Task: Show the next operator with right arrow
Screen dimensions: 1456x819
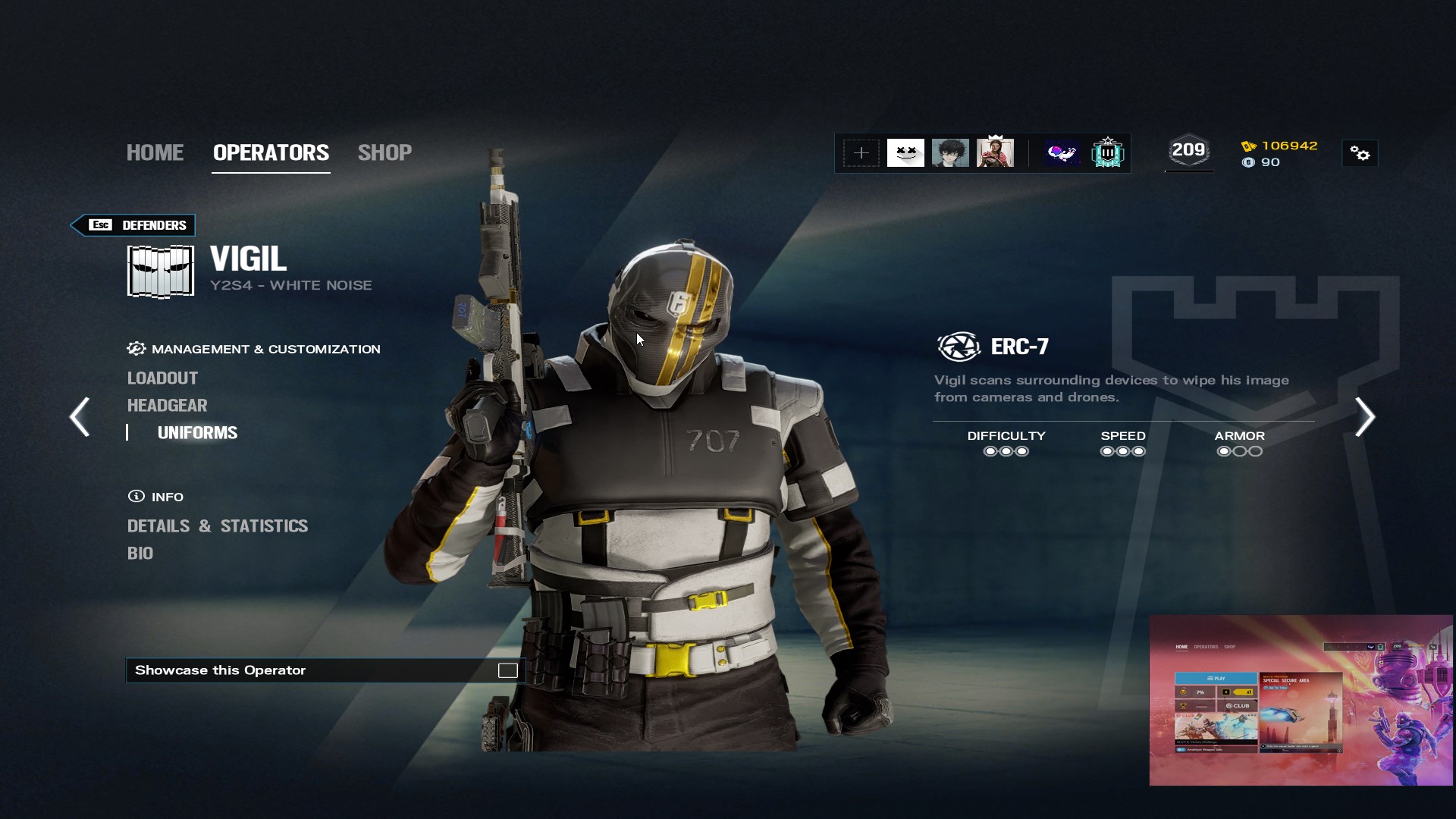Action: click(1365, 416)
